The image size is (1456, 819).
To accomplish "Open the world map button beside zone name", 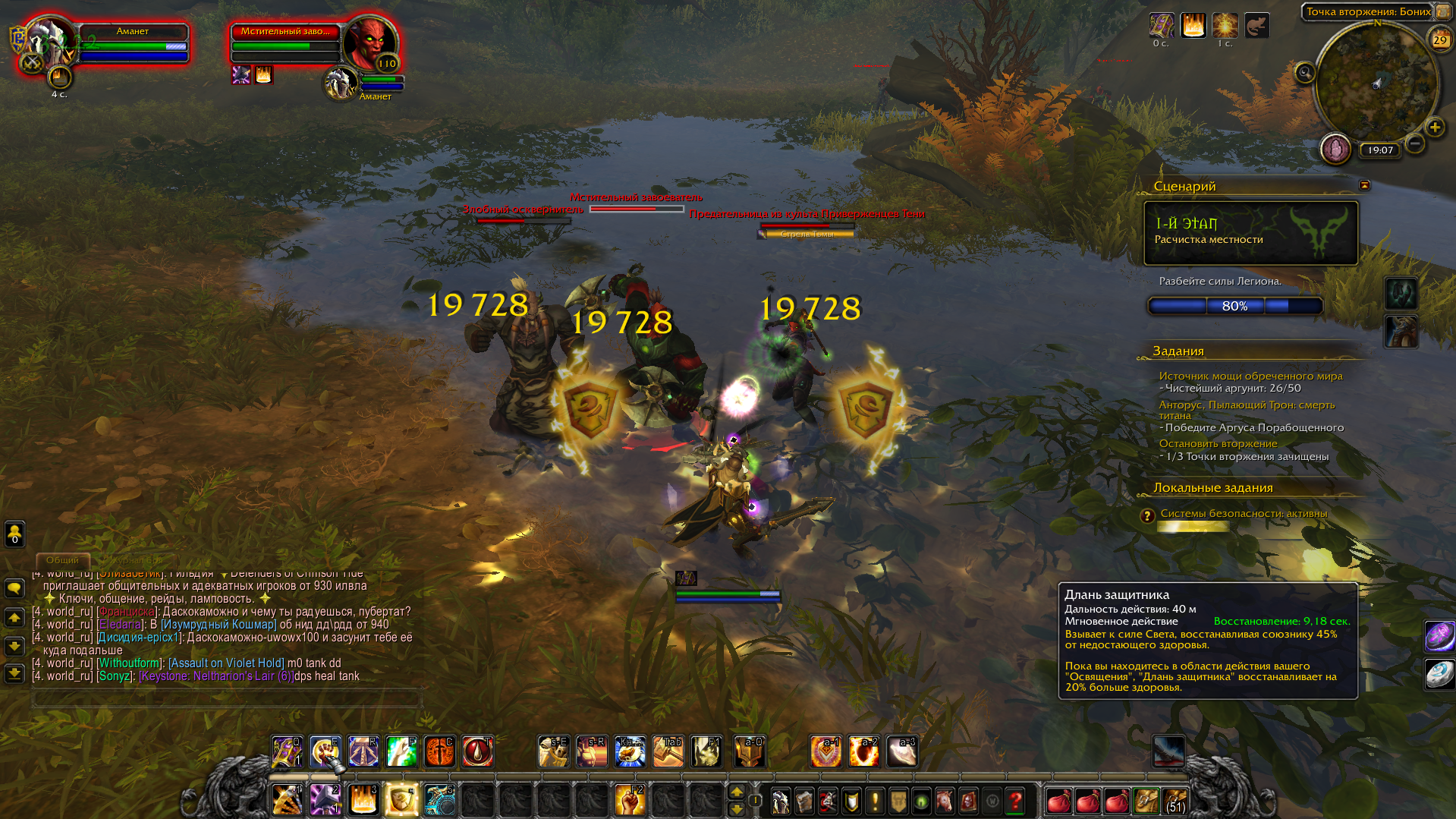I will pos(1442,11).
